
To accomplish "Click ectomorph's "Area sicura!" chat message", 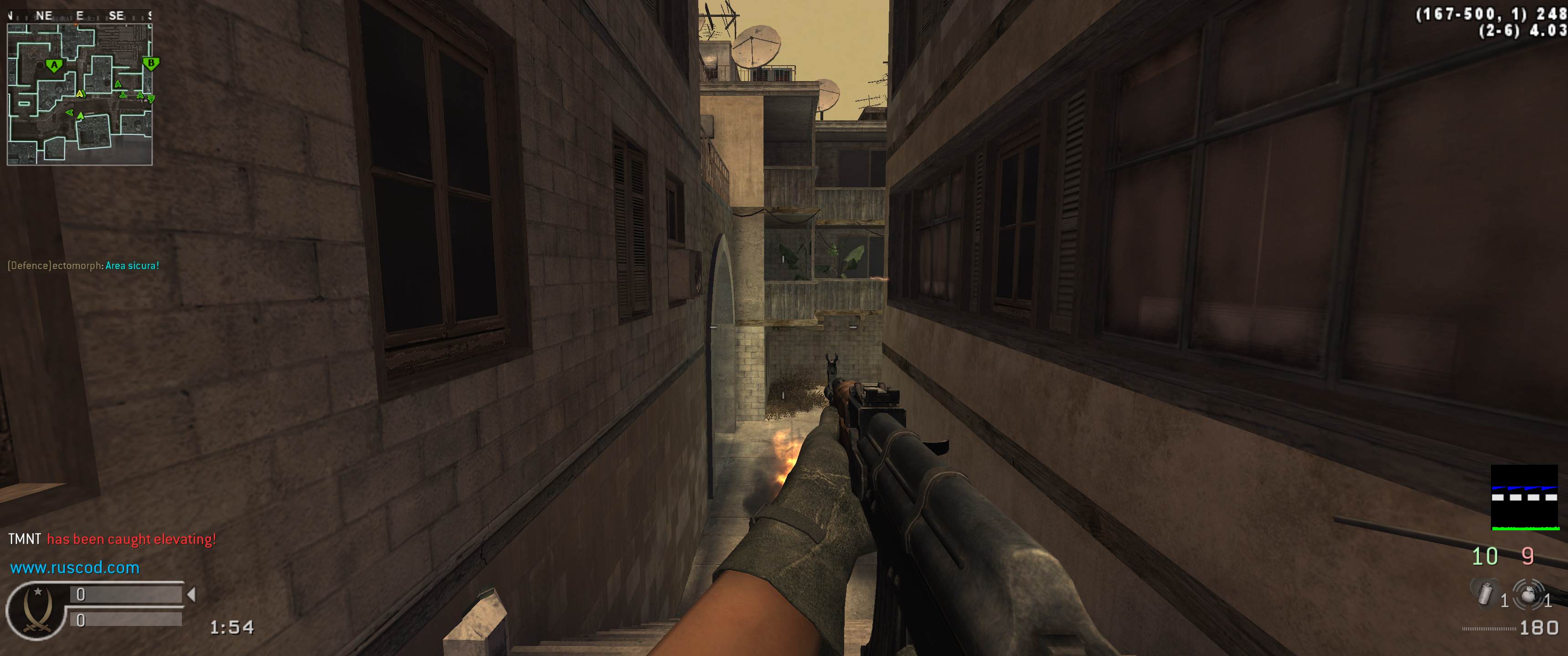I will tap(83, 266).
